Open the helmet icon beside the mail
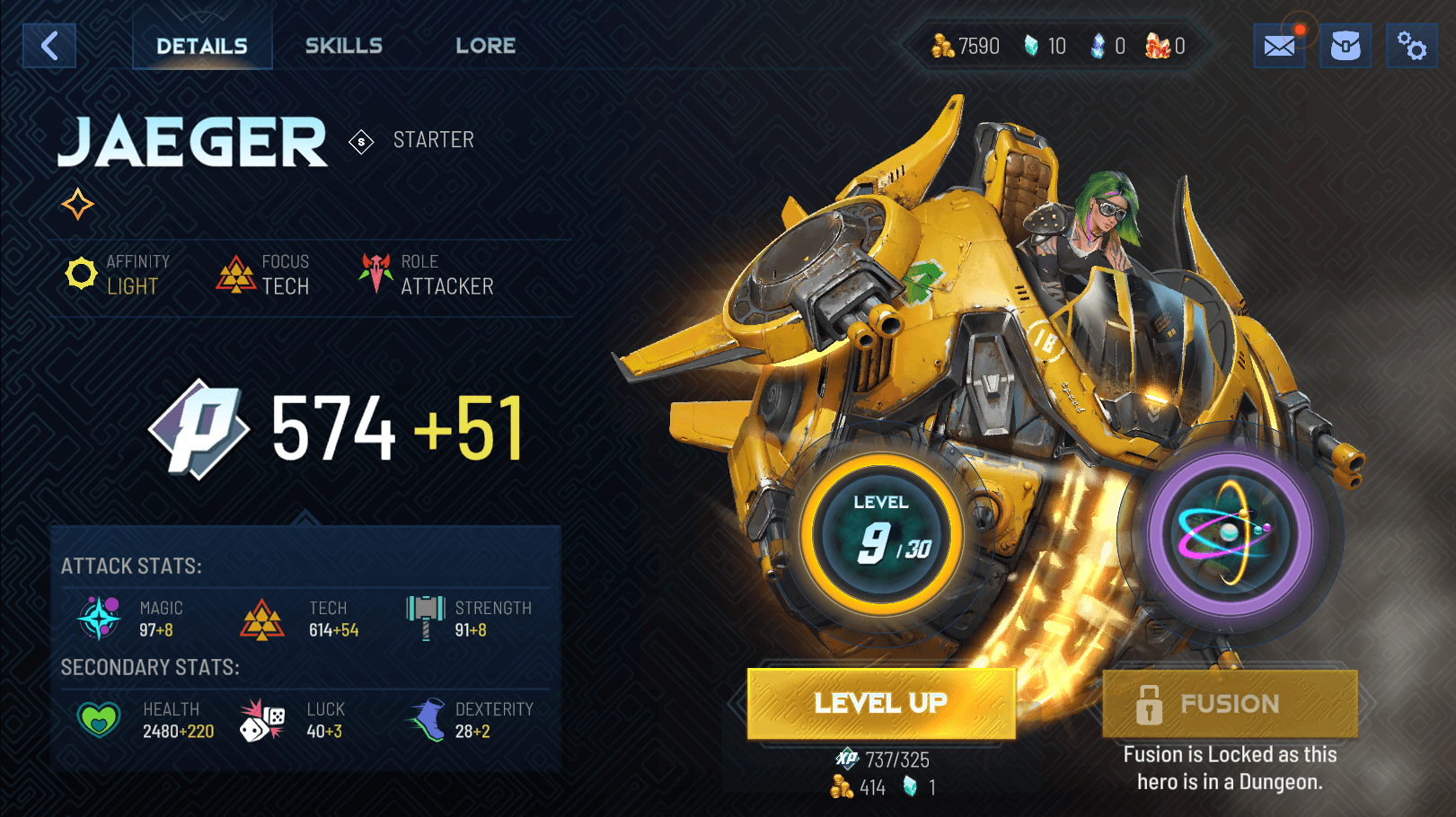The image size is (1456, 817). 1345,46
